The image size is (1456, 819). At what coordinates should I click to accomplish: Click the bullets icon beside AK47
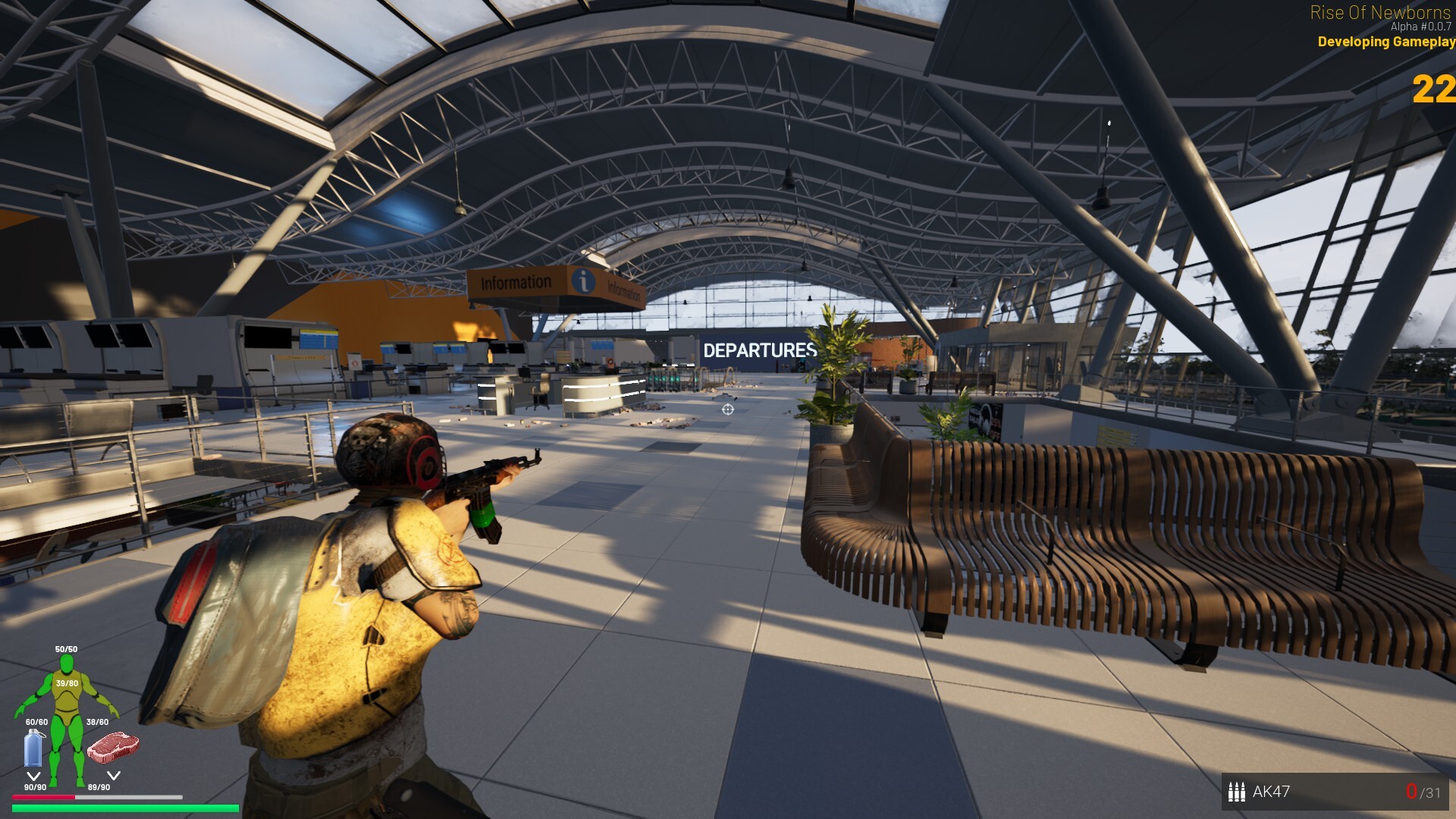(x=1236, y=792)
